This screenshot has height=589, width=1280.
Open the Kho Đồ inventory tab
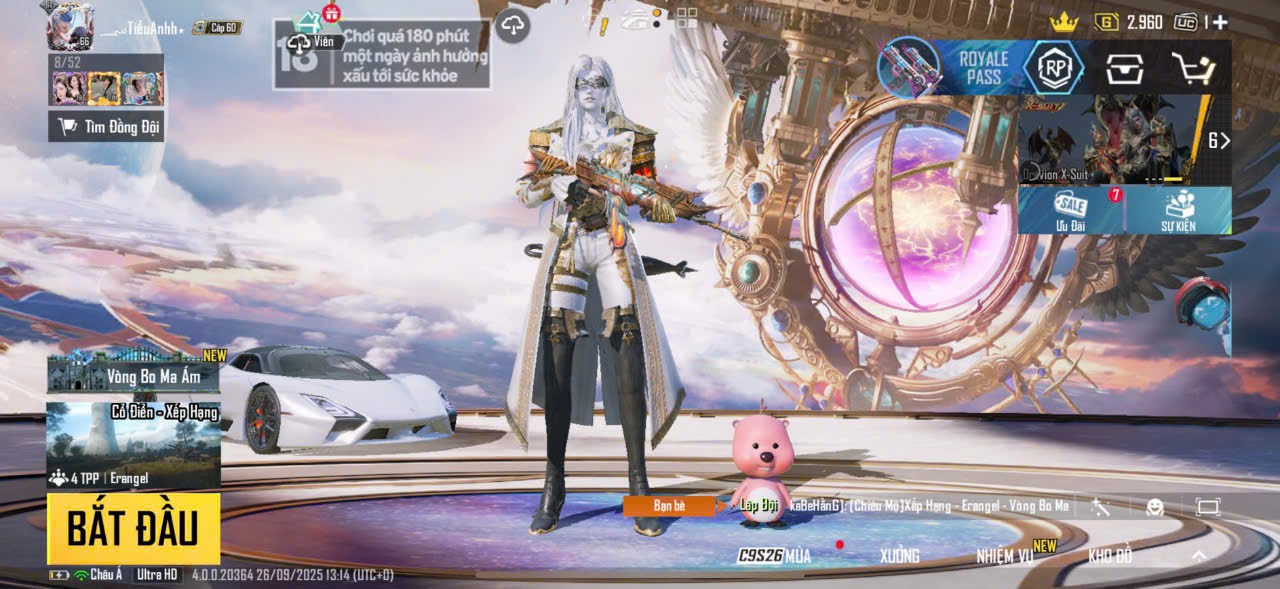point(1110,556)
